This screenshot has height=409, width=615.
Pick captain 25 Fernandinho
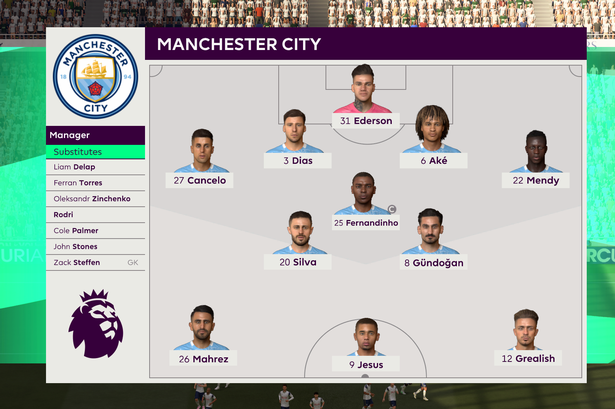(x=365, y=200)
